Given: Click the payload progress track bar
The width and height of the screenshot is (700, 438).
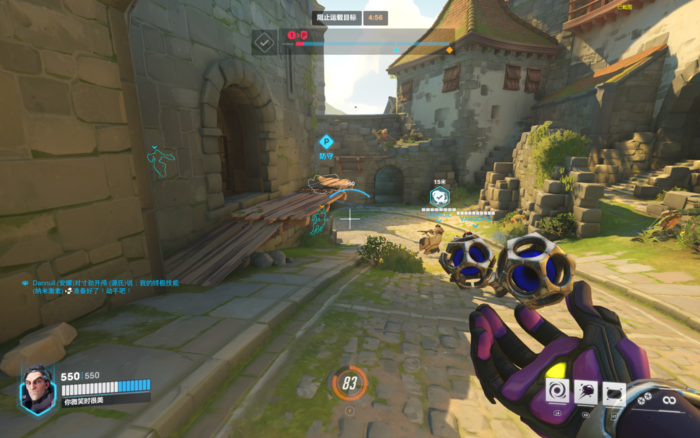Looking at the screenshot, I should (x=370, y=44).
